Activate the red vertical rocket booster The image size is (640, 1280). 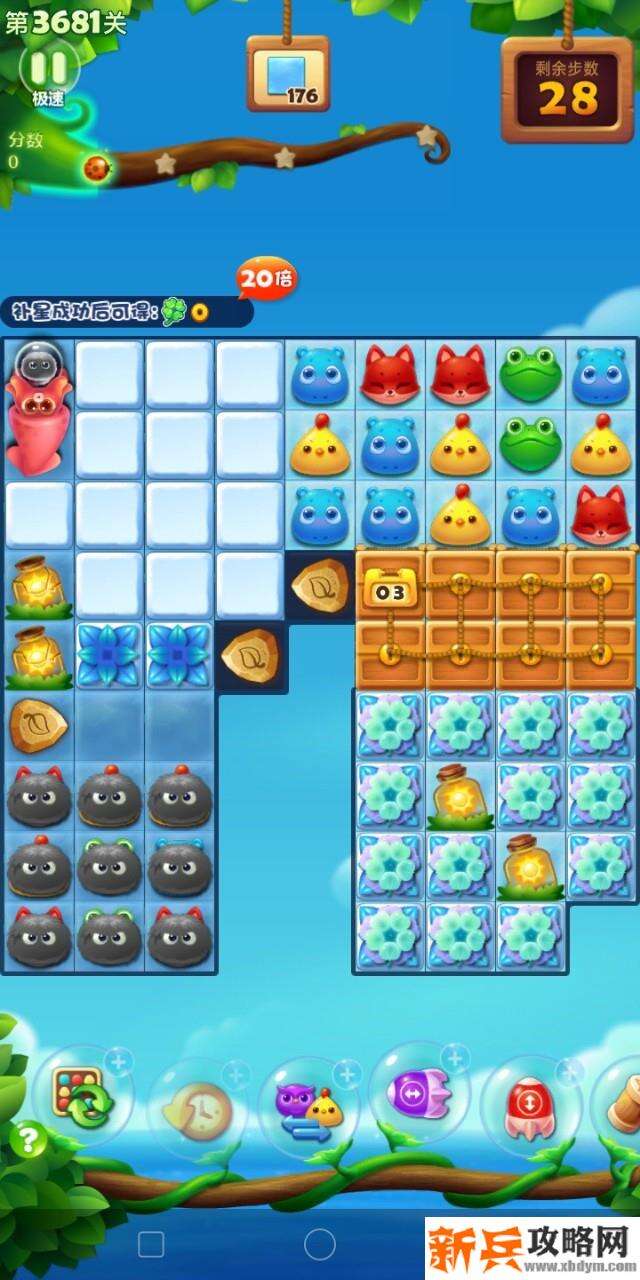pyautogui.click(x=530, y=1106)
